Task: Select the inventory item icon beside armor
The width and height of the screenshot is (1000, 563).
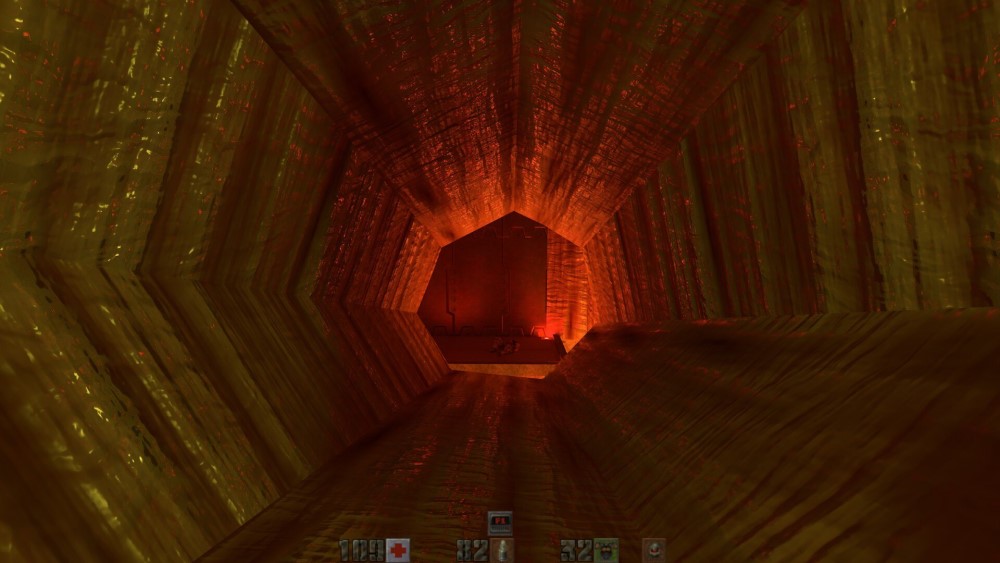Action: [x=654, y=550]
